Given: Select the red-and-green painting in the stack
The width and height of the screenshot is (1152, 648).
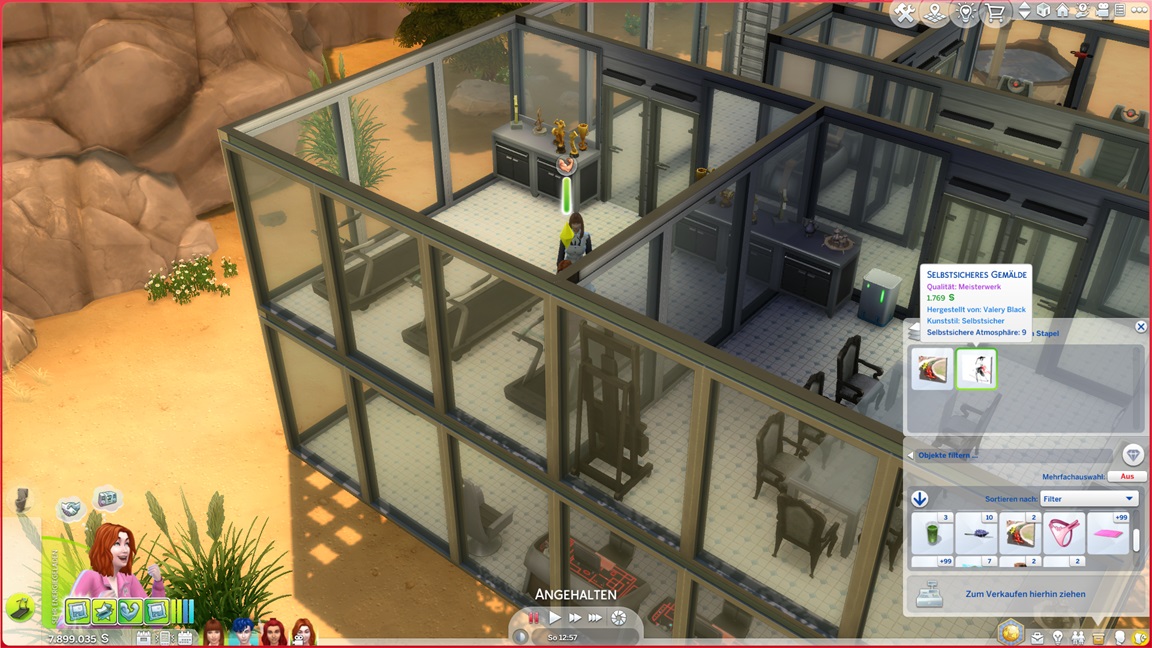Looking at the screenshot, I should coord(931,369).
